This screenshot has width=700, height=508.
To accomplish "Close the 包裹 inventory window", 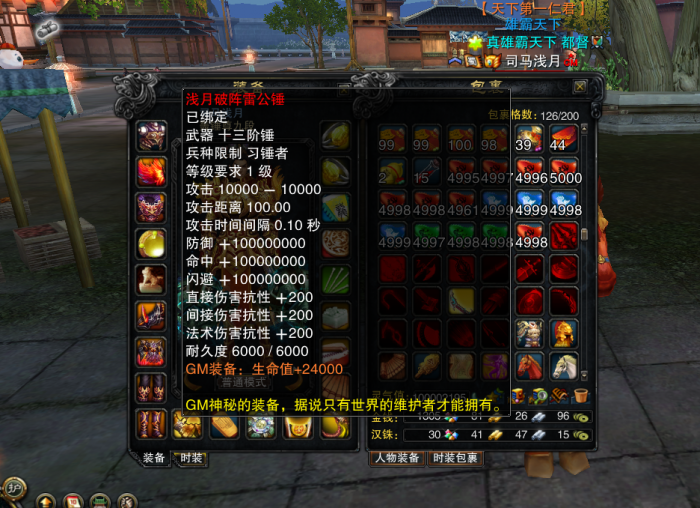I will coord(580,87).
